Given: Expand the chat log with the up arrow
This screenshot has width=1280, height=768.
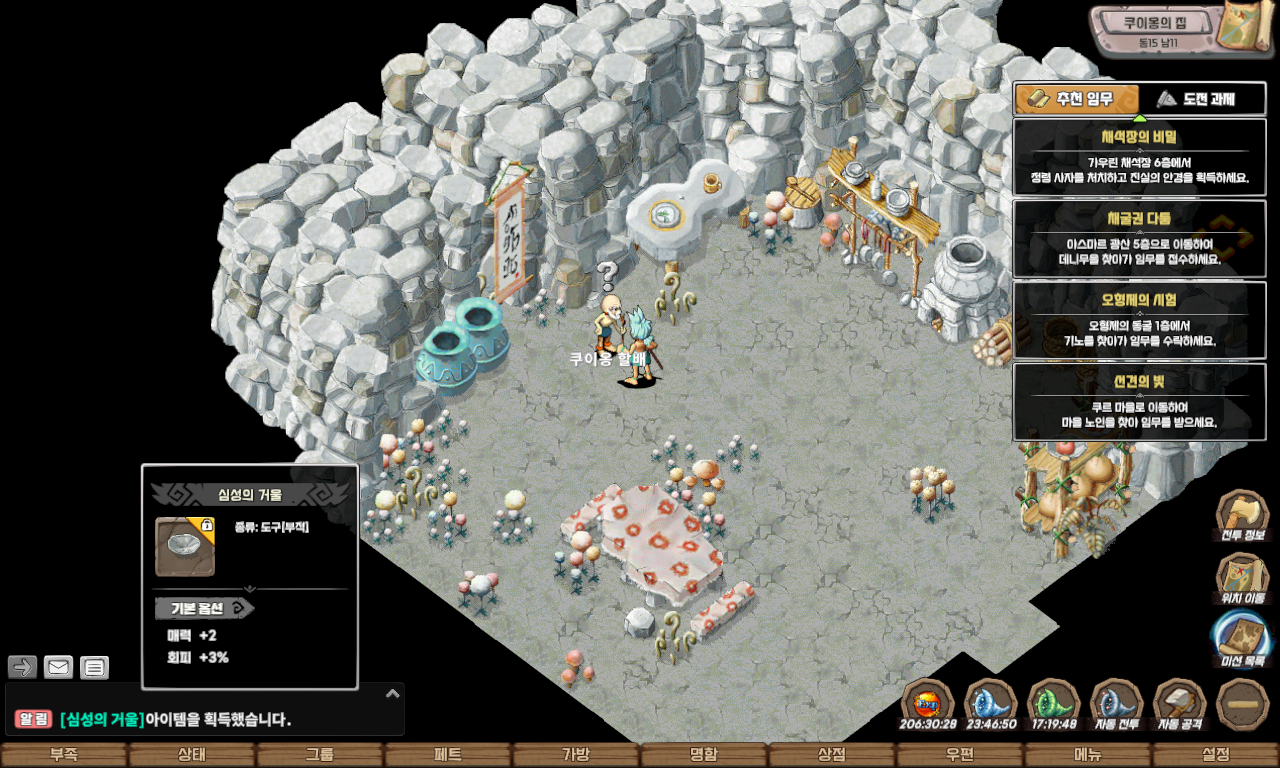Looking at the screenshot, I should (393, 692).
